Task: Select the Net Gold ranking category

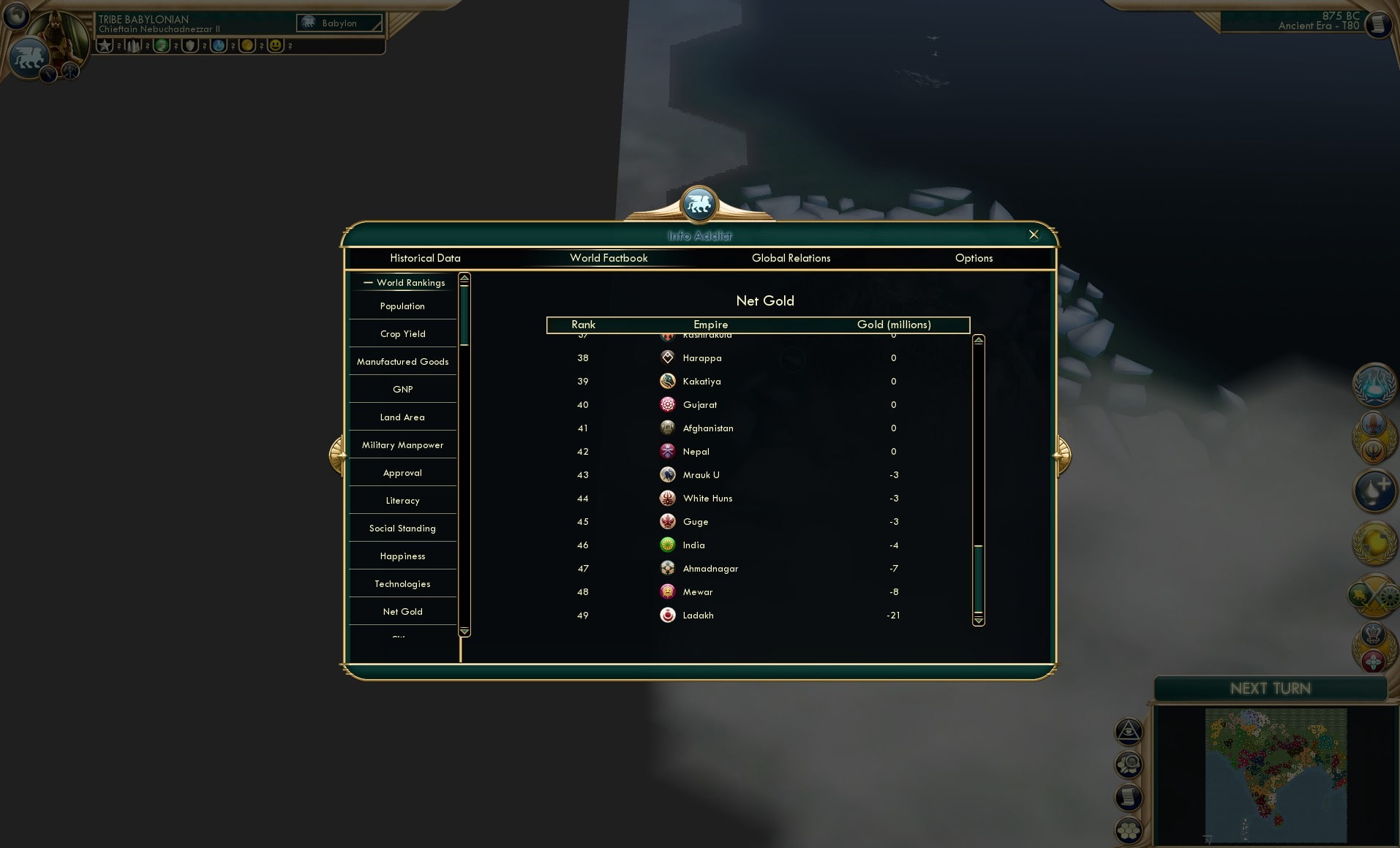Action: point(402,611)
